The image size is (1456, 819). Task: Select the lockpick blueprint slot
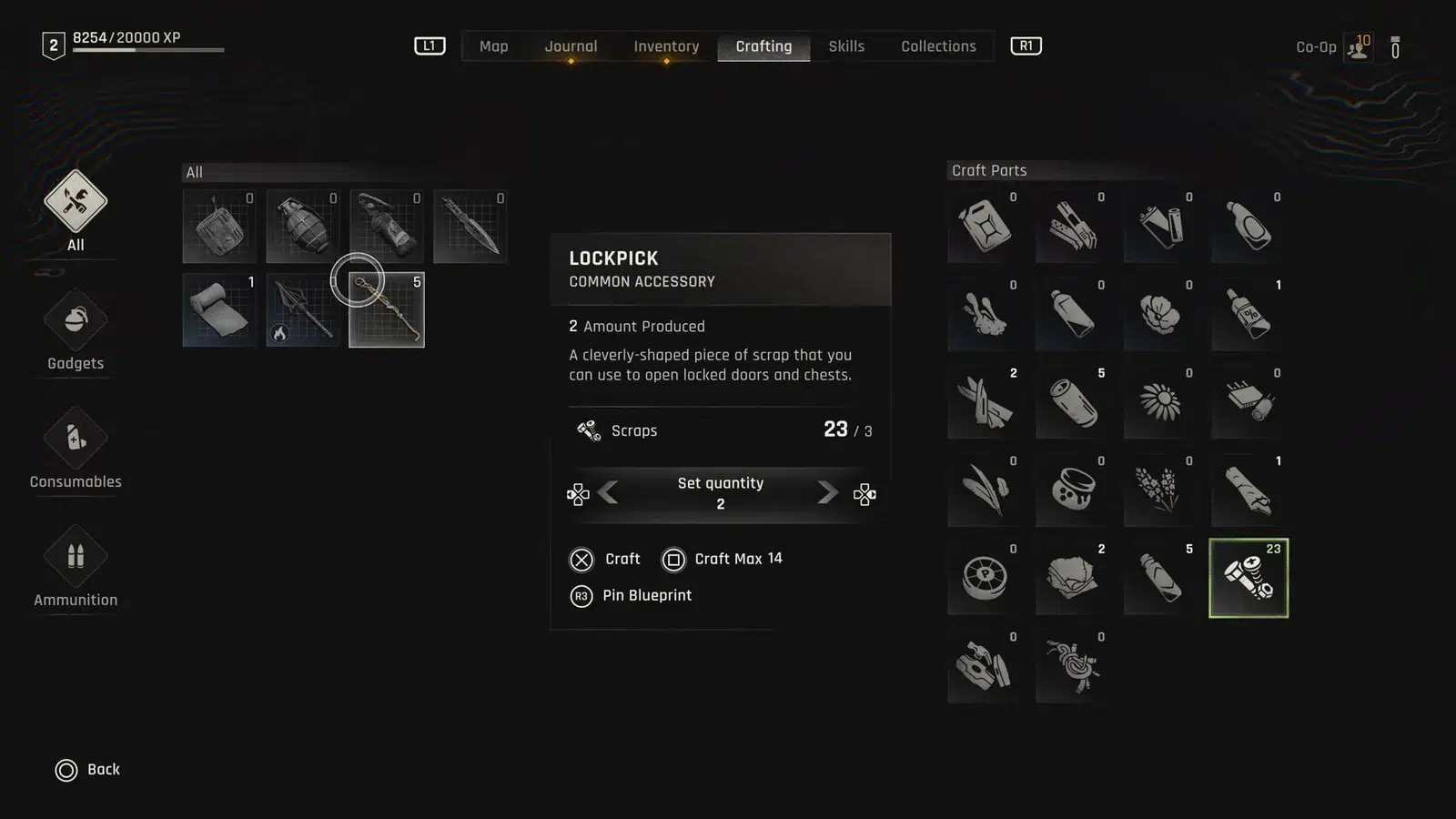[387, 310]
